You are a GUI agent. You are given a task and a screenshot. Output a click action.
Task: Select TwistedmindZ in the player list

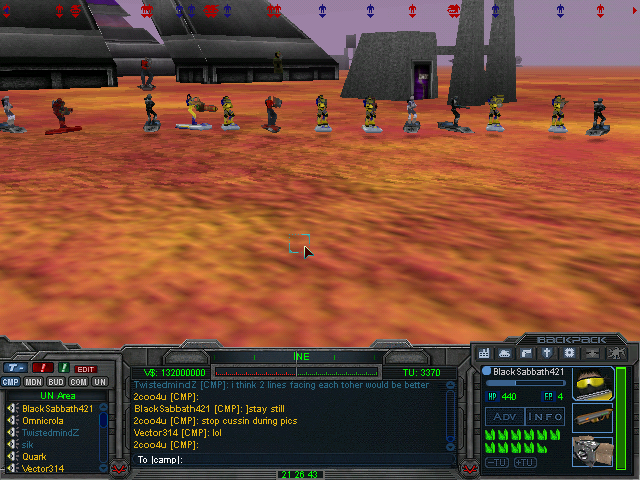50,432
